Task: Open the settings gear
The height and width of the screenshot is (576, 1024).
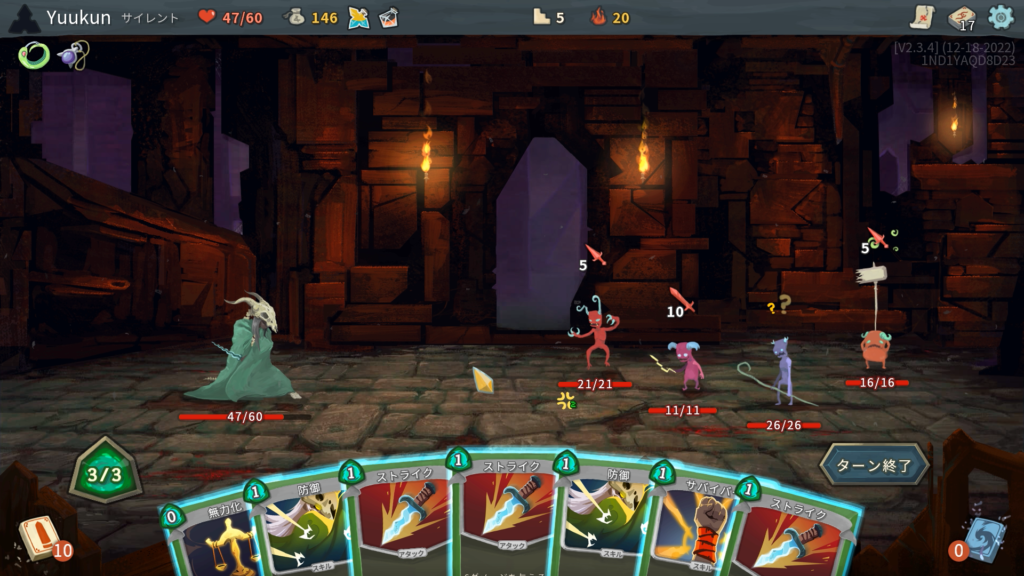Action: 1000,17
